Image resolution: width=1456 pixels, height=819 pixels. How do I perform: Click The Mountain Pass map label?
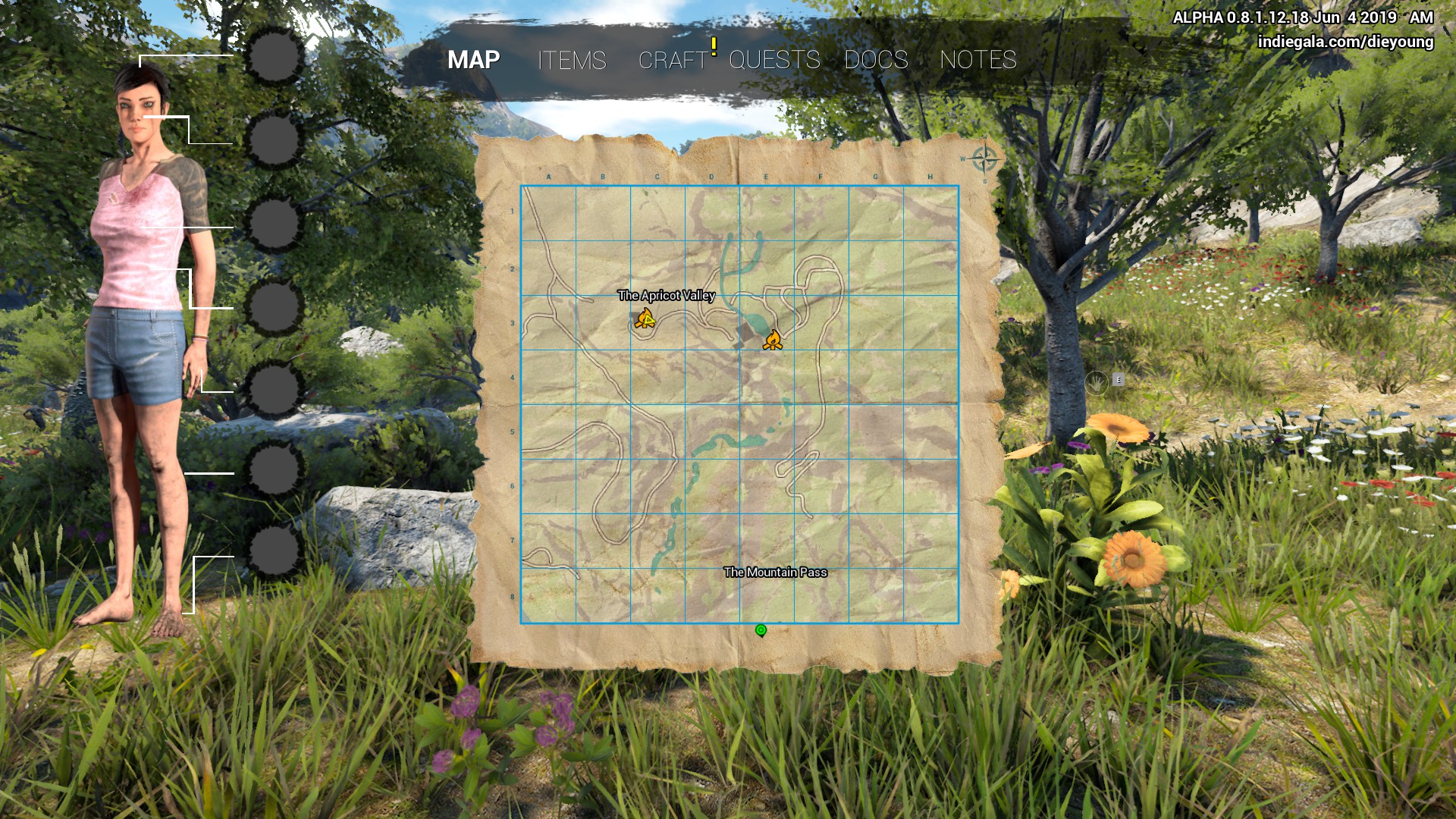775,572
